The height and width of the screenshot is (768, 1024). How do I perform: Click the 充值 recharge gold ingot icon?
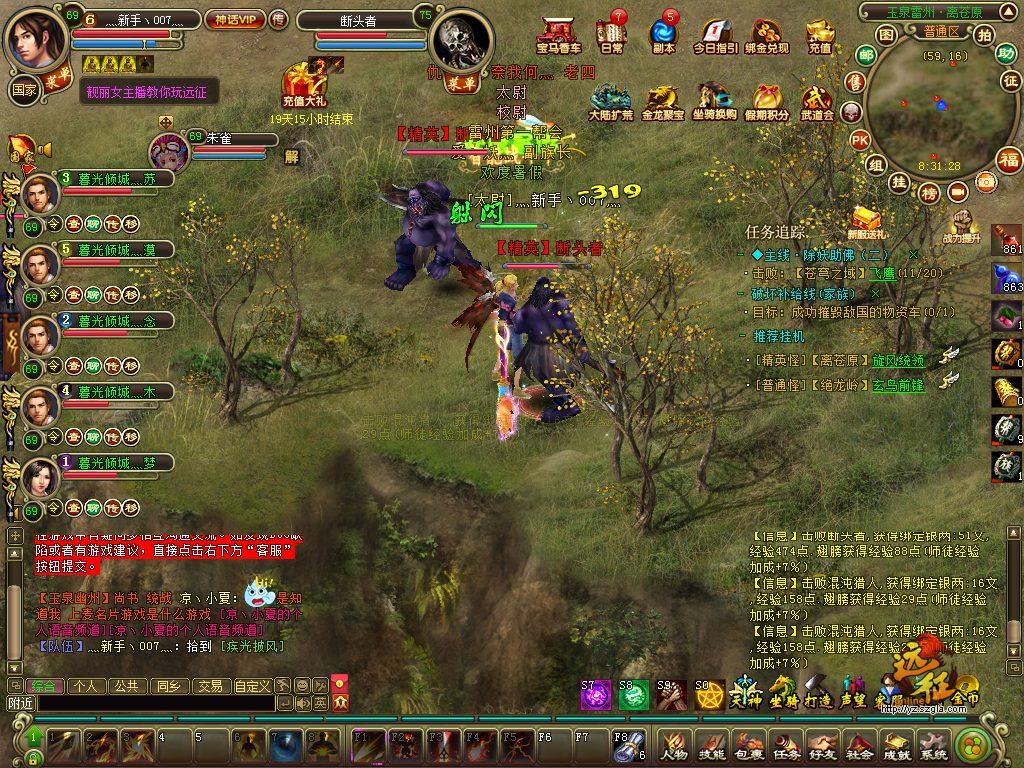click(x=819, y=34)
